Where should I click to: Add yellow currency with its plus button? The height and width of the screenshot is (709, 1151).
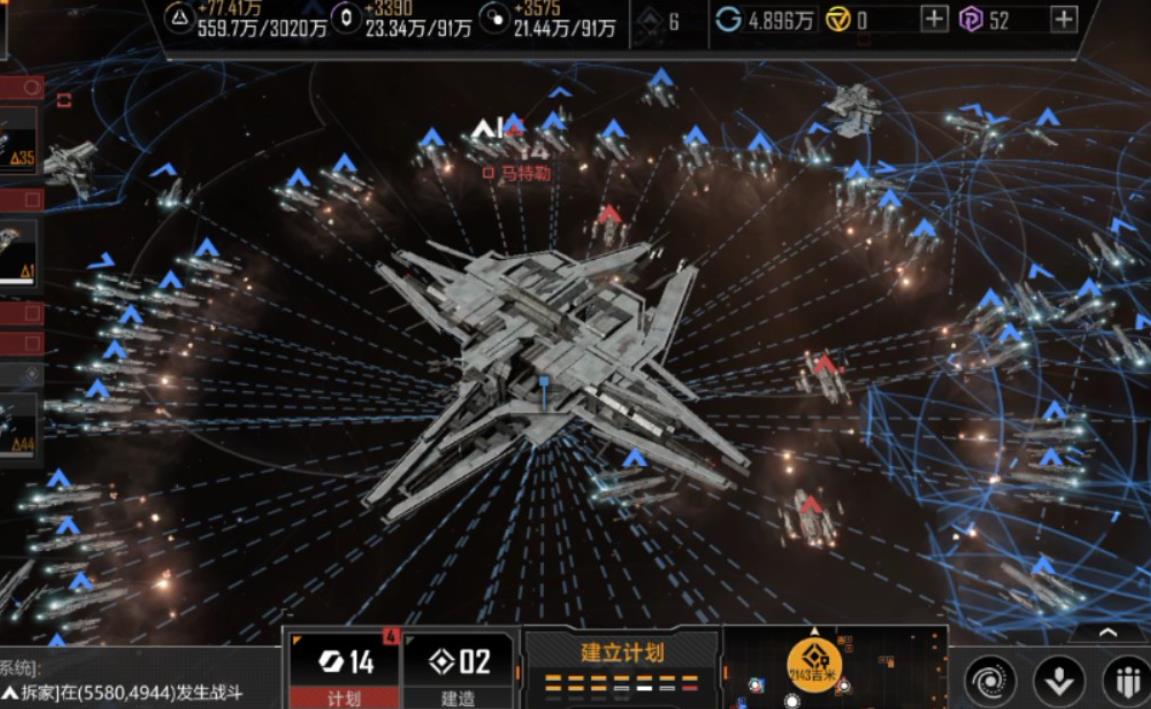point(934,19)
